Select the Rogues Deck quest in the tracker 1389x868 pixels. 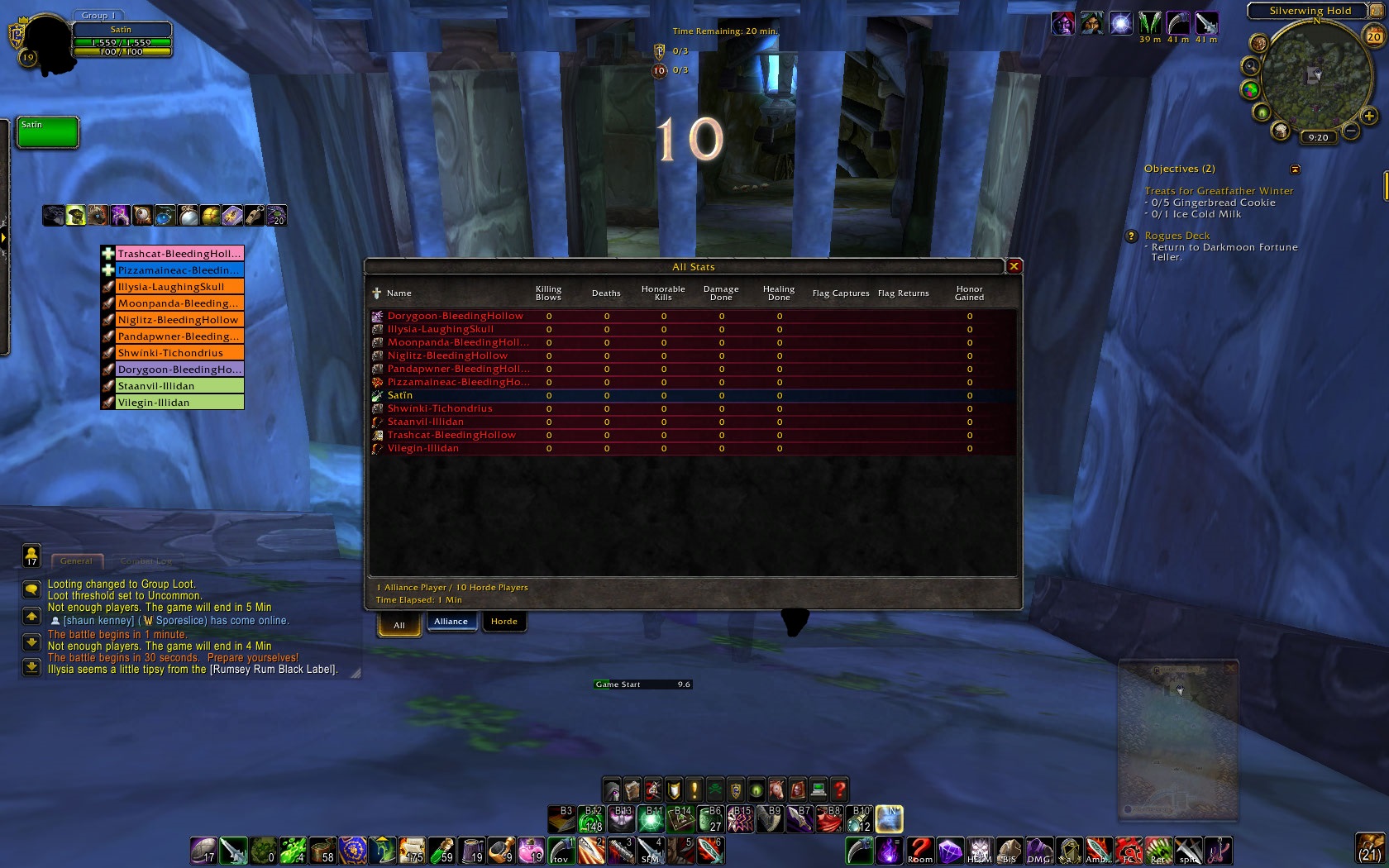1177,236
